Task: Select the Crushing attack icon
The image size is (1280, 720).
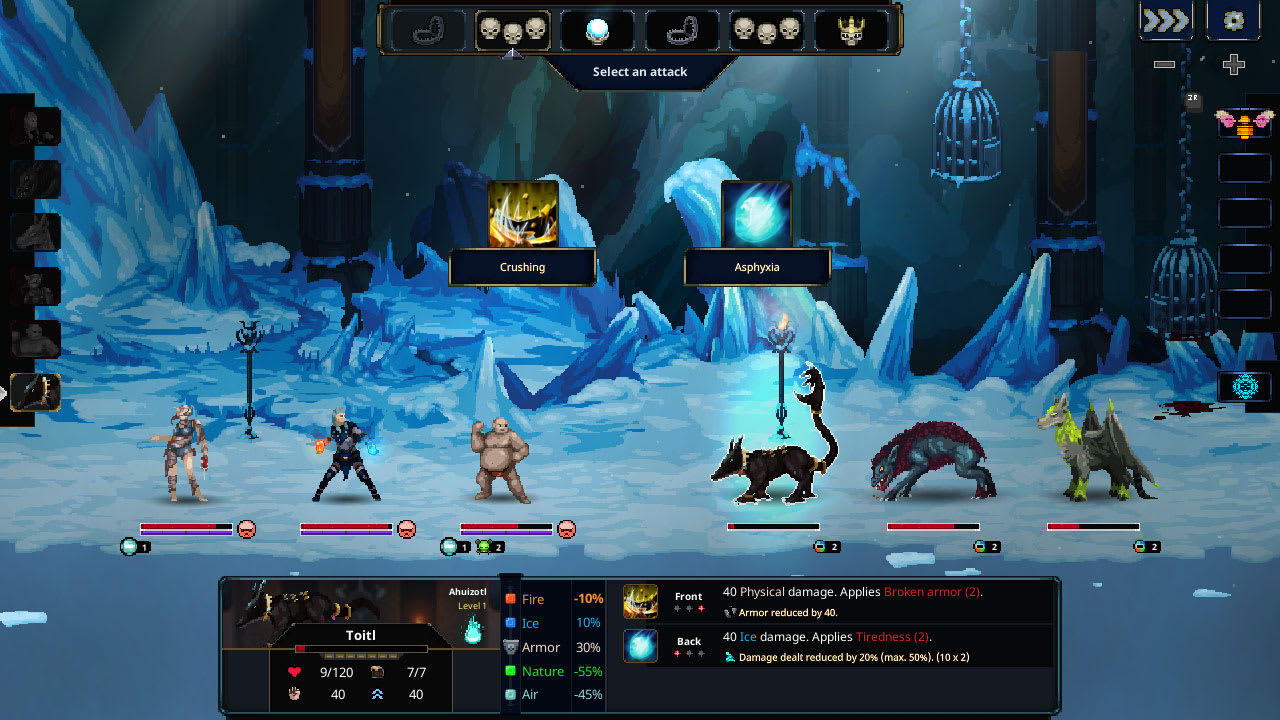Action: click(x=522, y=212)
